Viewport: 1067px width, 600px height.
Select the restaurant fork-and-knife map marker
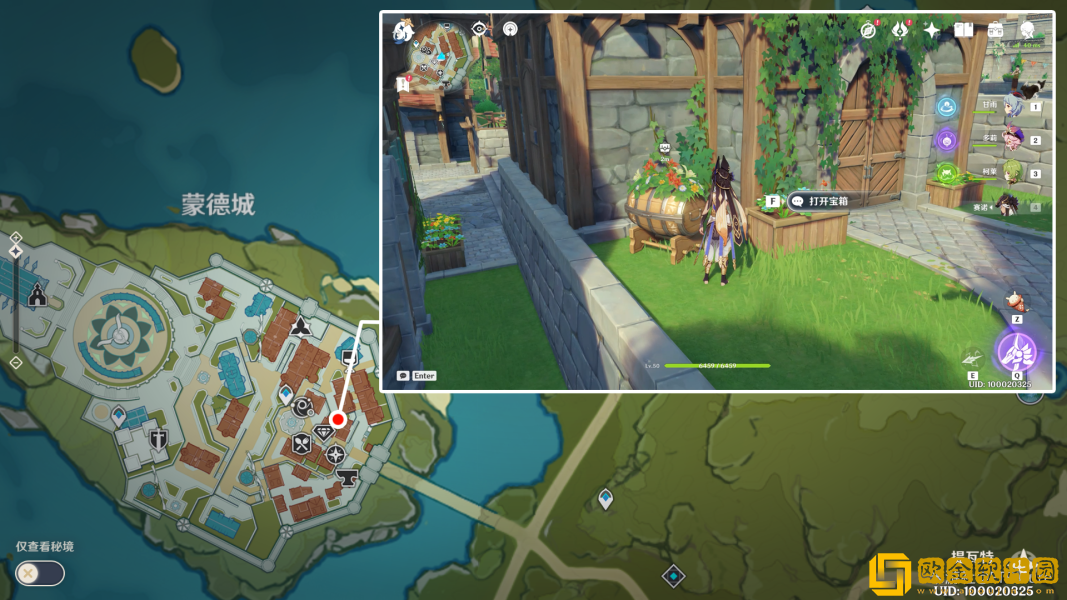(301, 445)
